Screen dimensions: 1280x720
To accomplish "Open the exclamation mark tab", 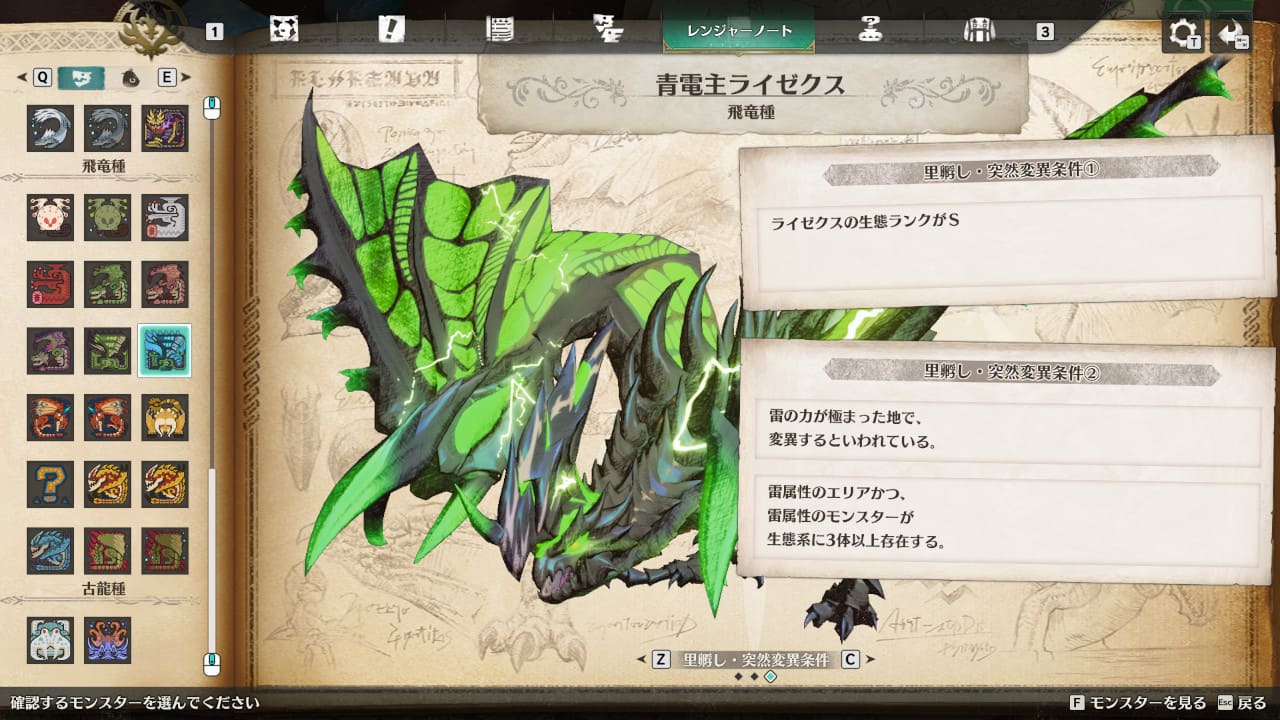I will point(391,30).
